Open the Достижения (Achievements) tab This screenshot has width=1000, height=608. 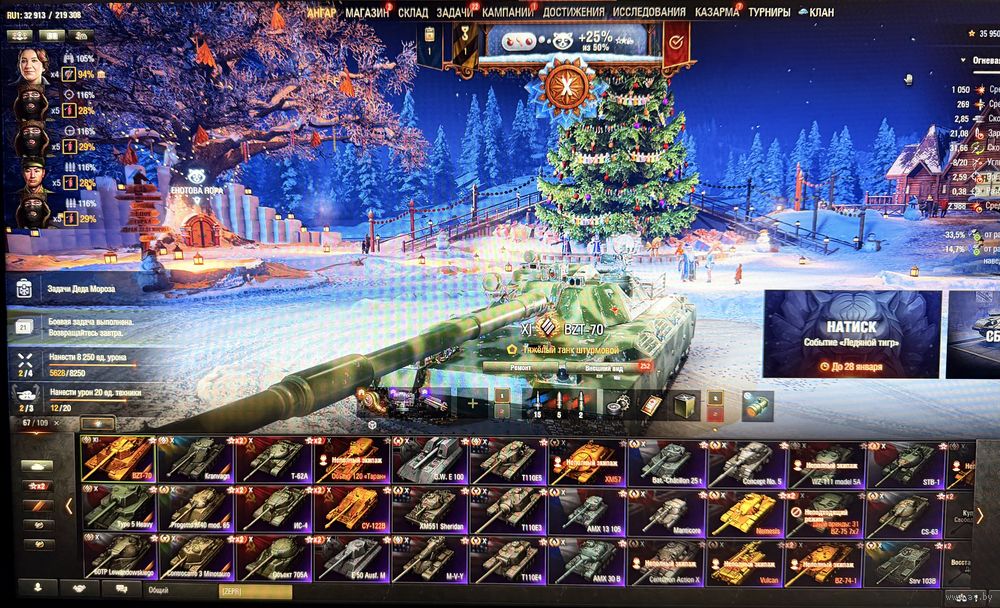click(574, 12)
